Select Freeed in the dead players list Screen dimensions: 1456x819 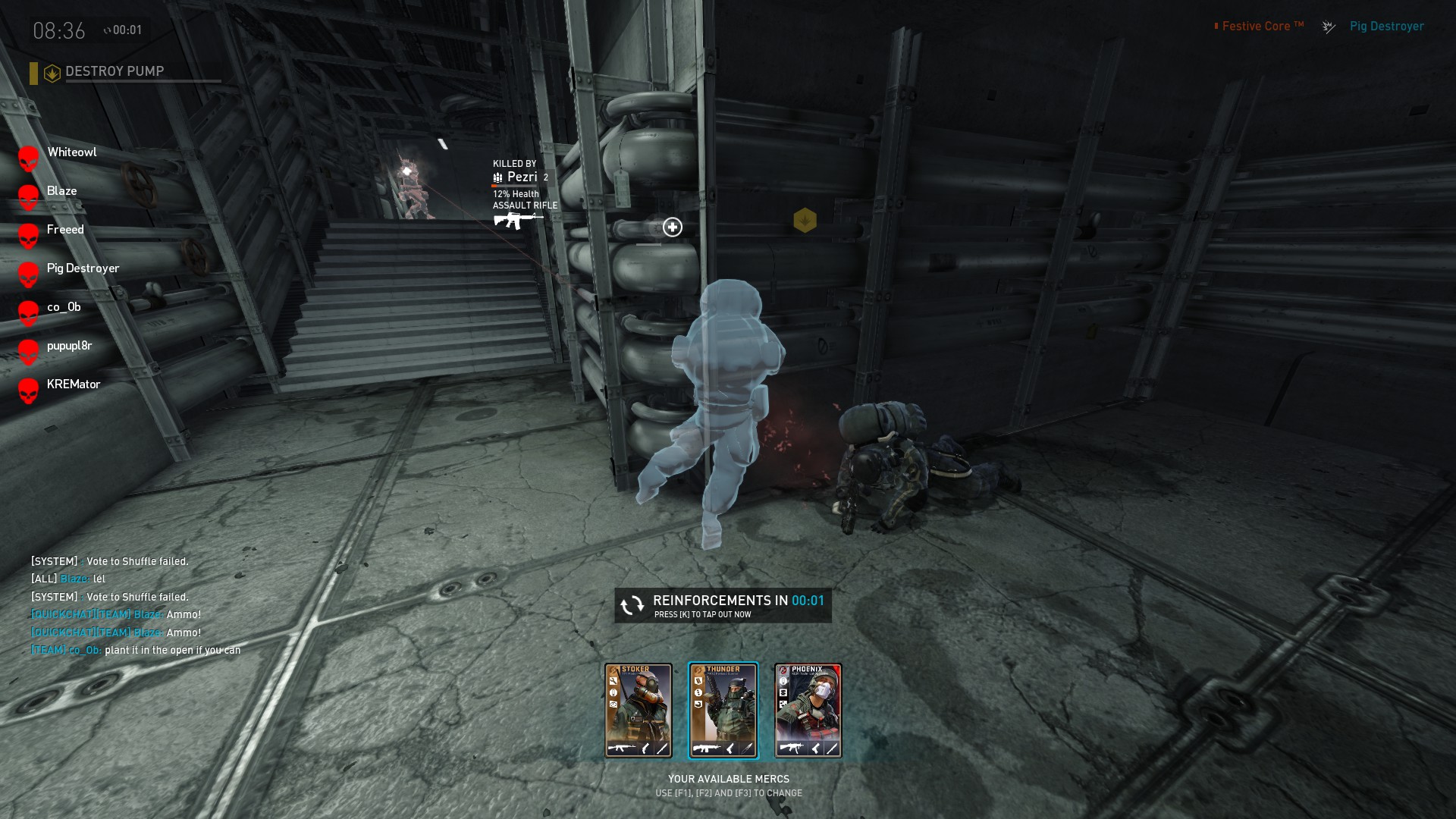click(x=65, y=230)
